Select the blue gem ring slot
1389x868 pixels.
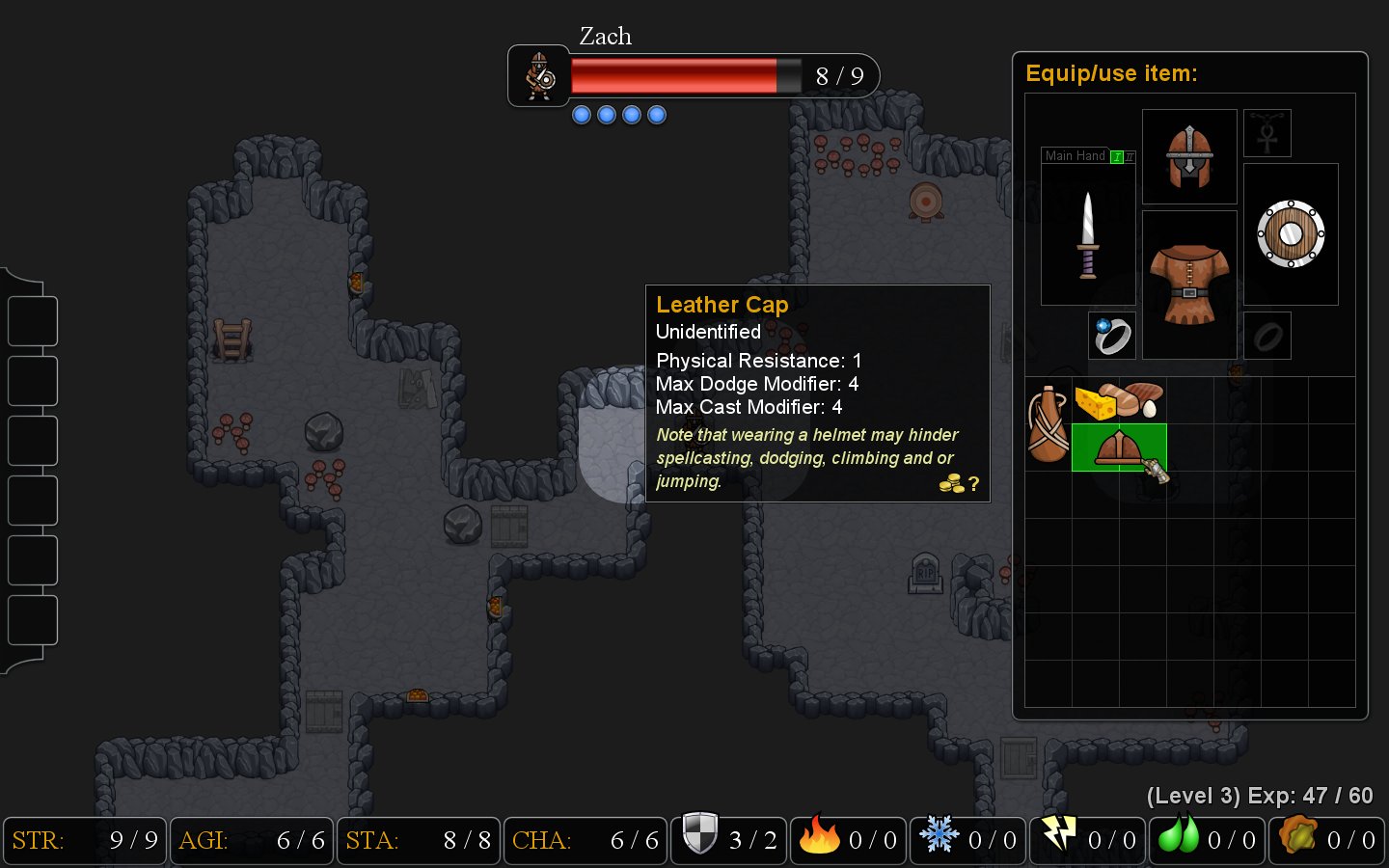(x=1112, y=336)
